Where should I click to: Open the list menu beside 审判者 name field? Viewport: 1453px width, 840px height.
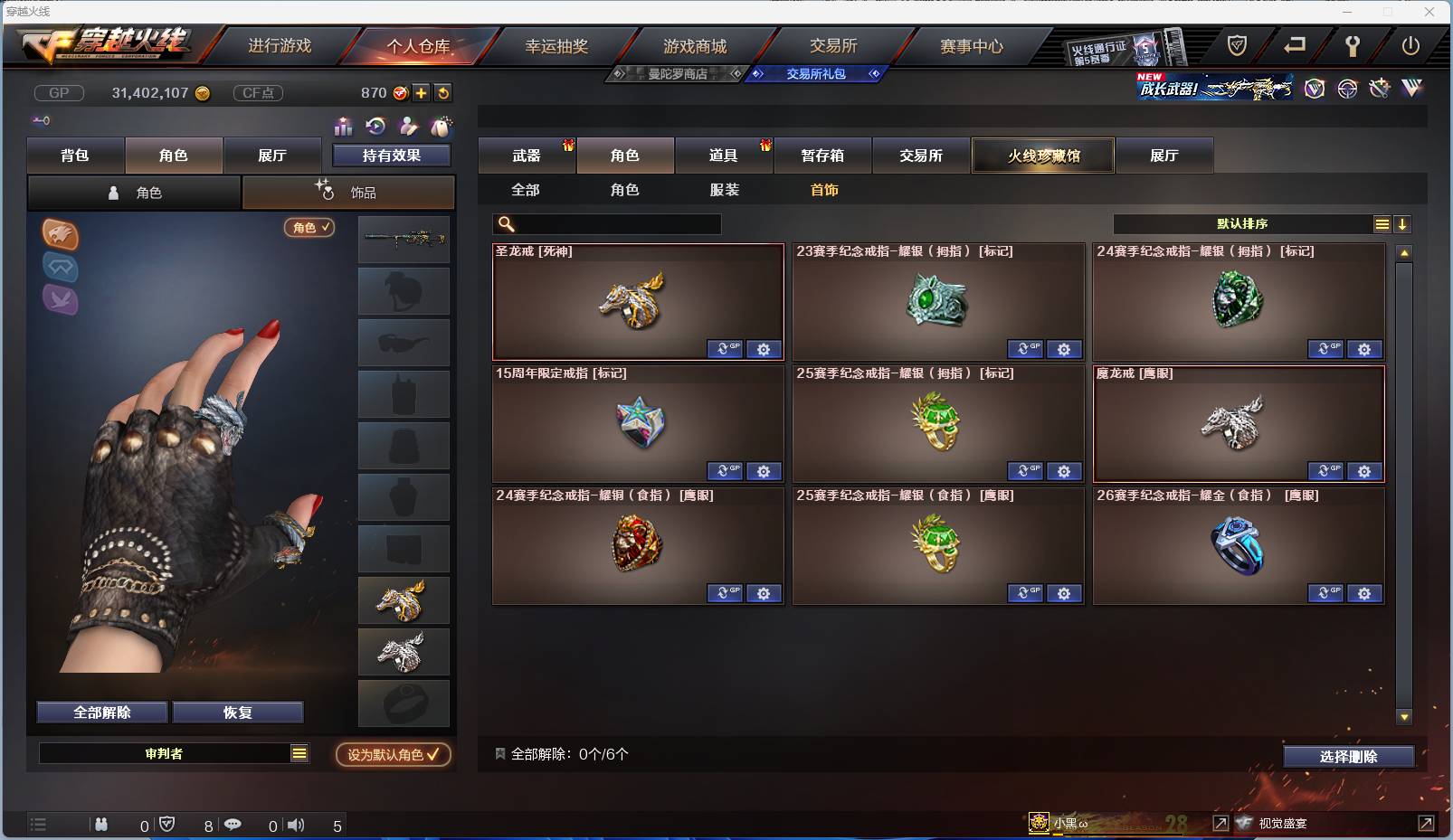click(x=299, y=752)
